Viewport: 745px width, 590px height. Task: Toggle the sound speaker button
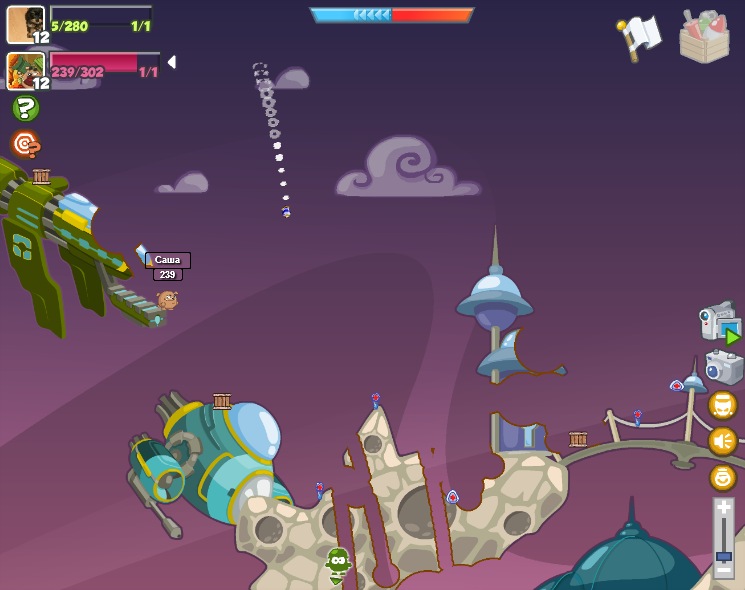point(722,441)
